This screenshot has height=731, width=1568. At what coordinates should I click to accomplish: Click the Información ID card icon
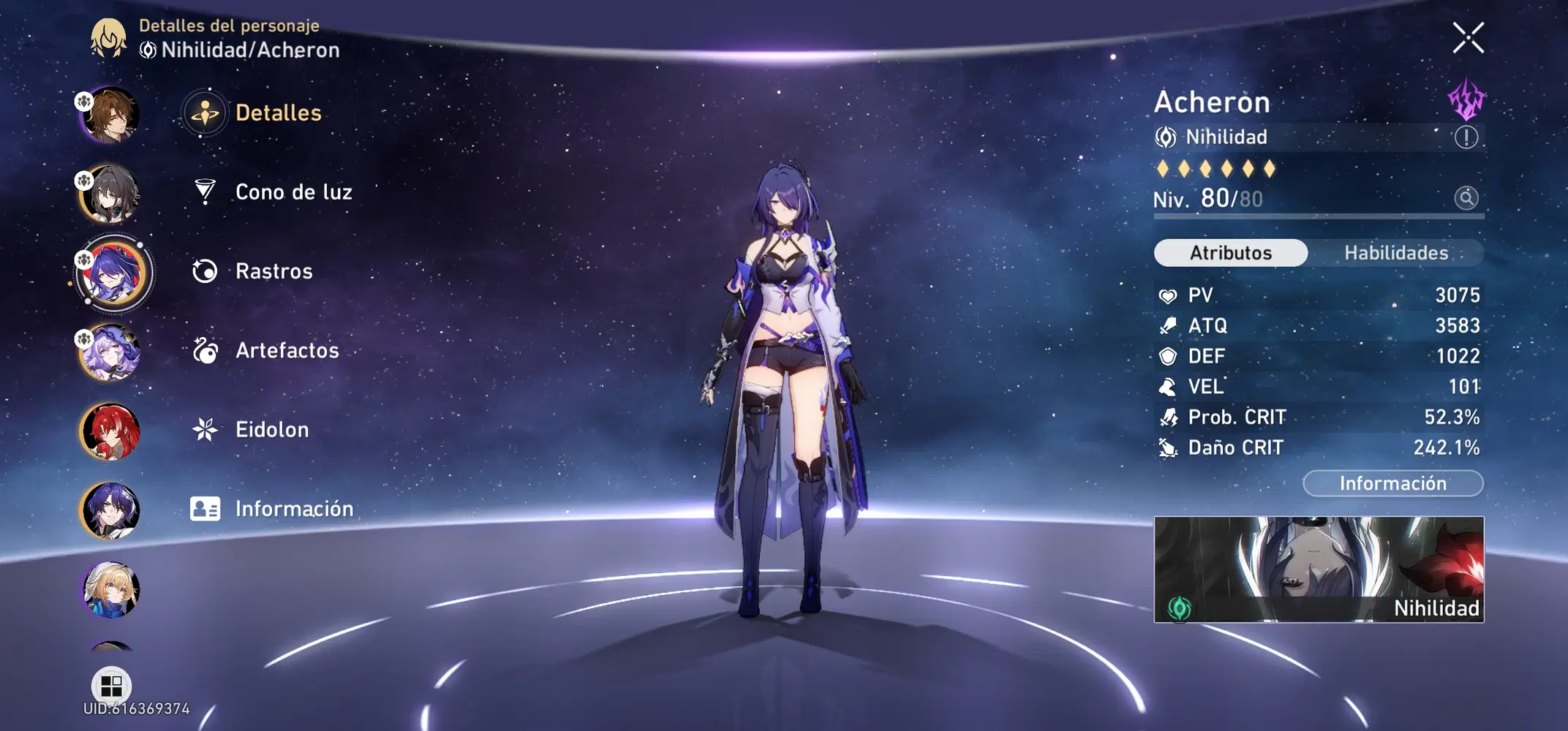(x=206, y=508)
